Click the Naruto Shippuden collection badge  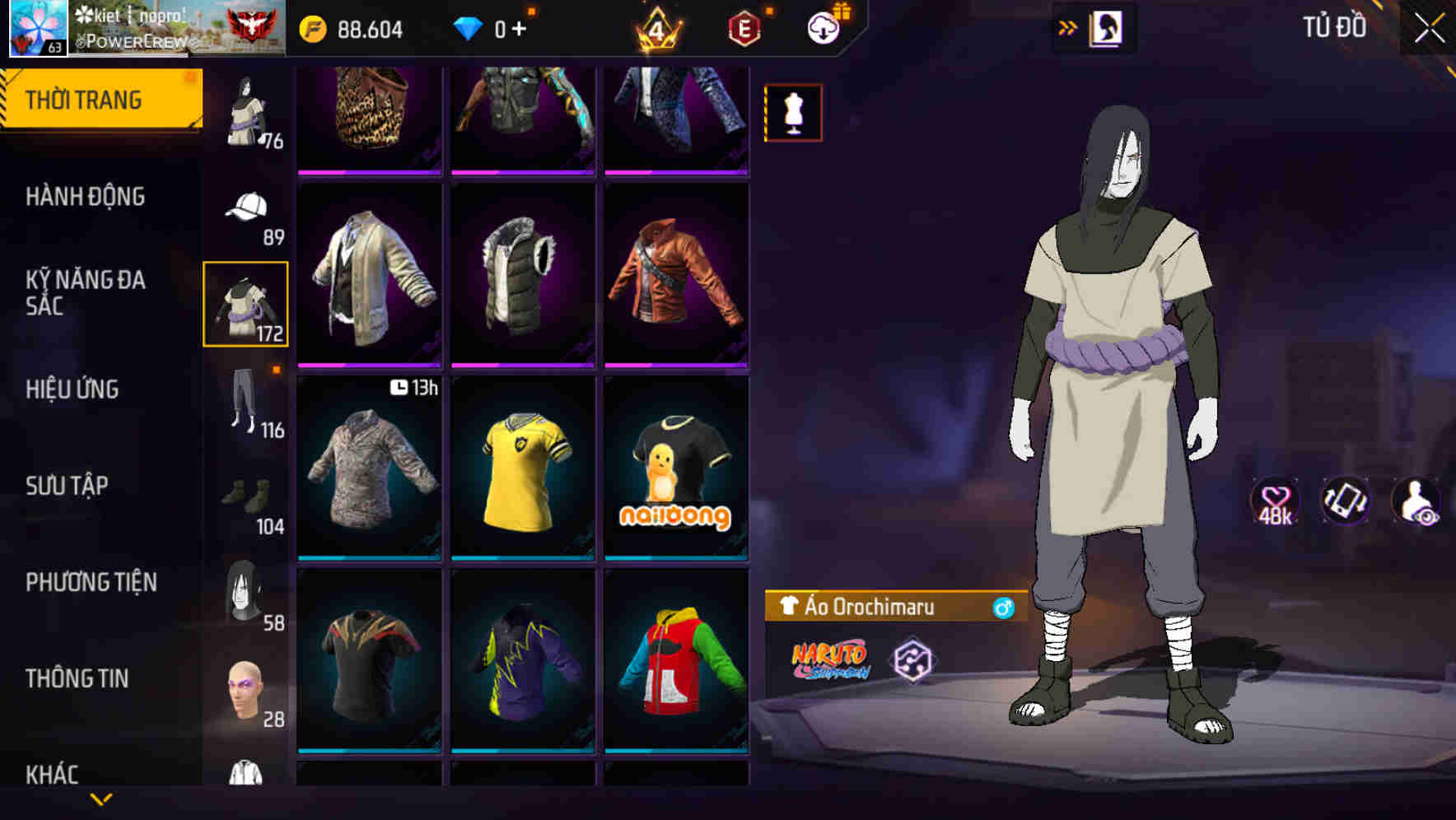(x=828, y=659)
